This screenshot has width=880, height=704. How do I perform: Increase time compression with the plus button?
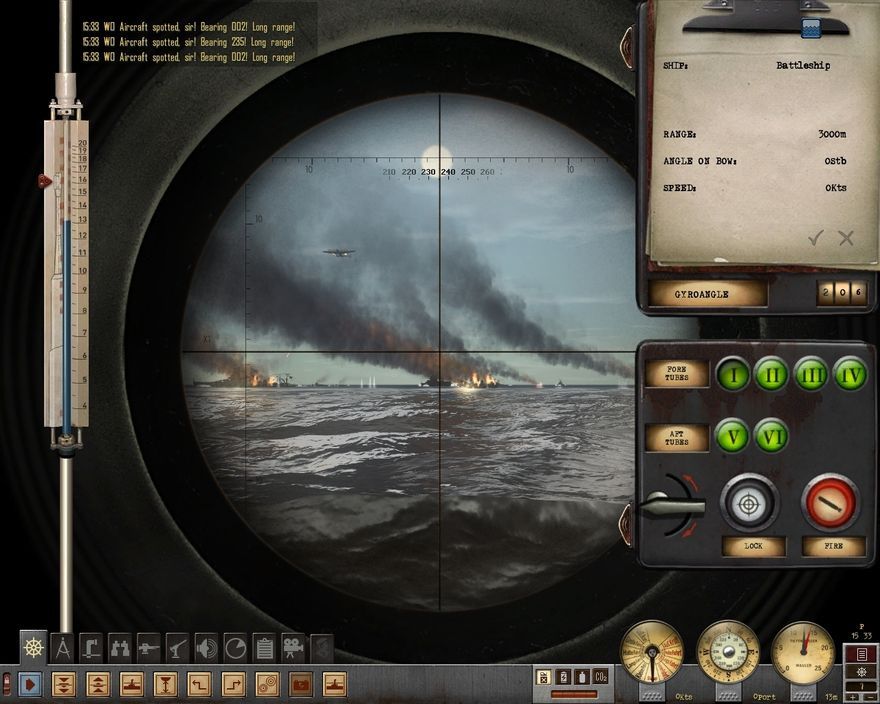pyautogui.click(x=852, y=696)
